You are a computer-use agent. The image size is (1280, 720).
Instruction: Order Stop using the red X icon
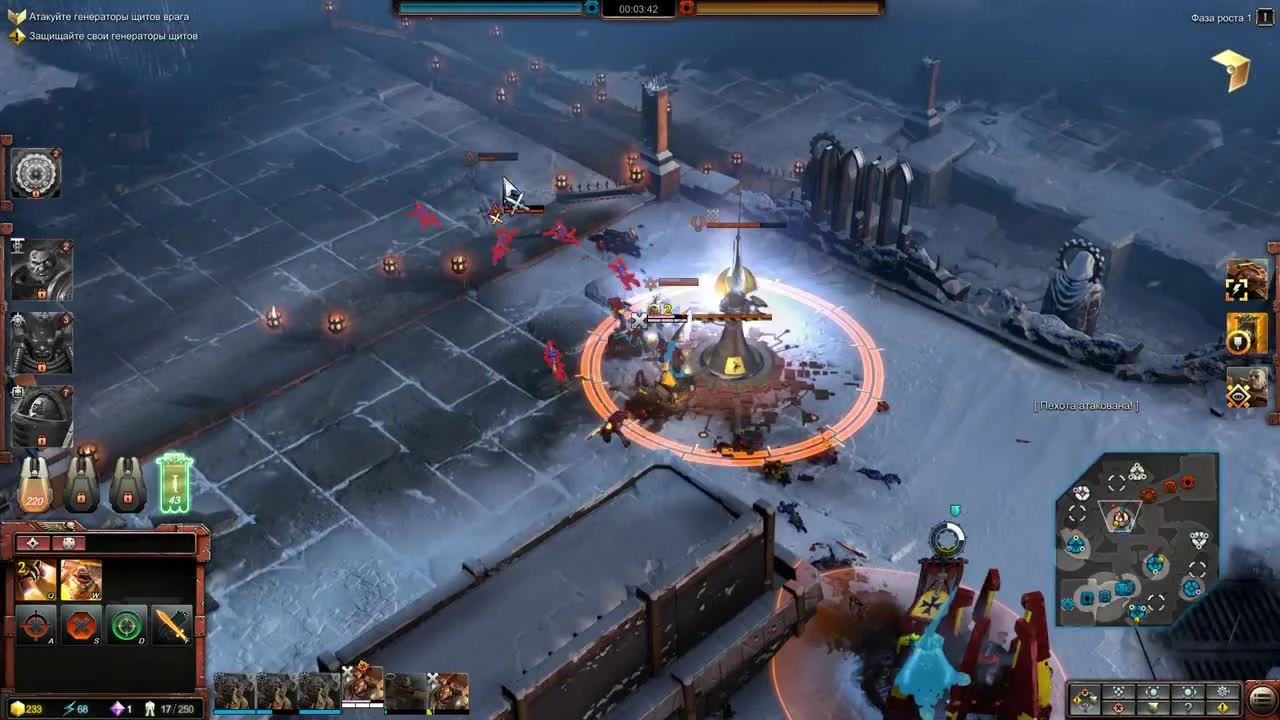coord(82,625)
